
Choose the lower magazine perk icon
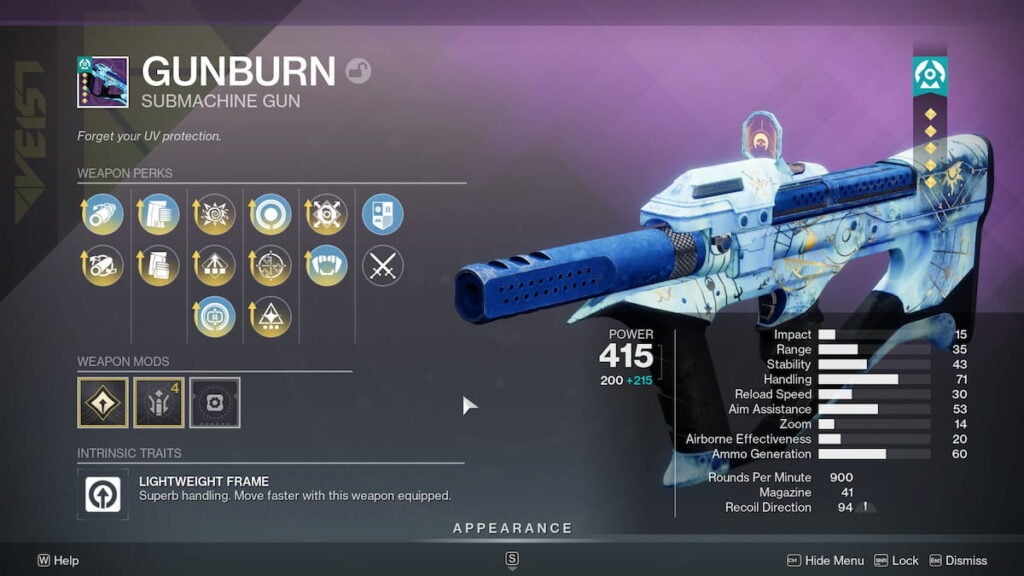point(158,266)
